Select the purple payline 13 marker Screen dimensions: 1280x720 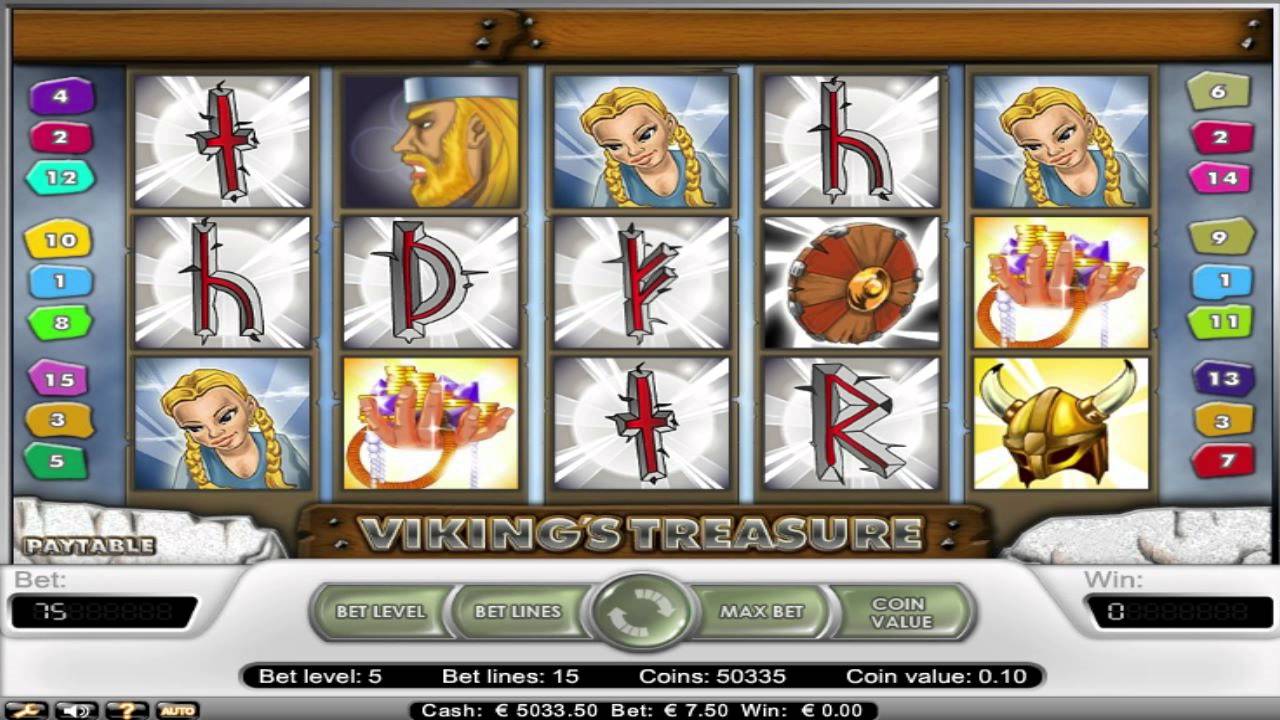tap(1224, 379)
